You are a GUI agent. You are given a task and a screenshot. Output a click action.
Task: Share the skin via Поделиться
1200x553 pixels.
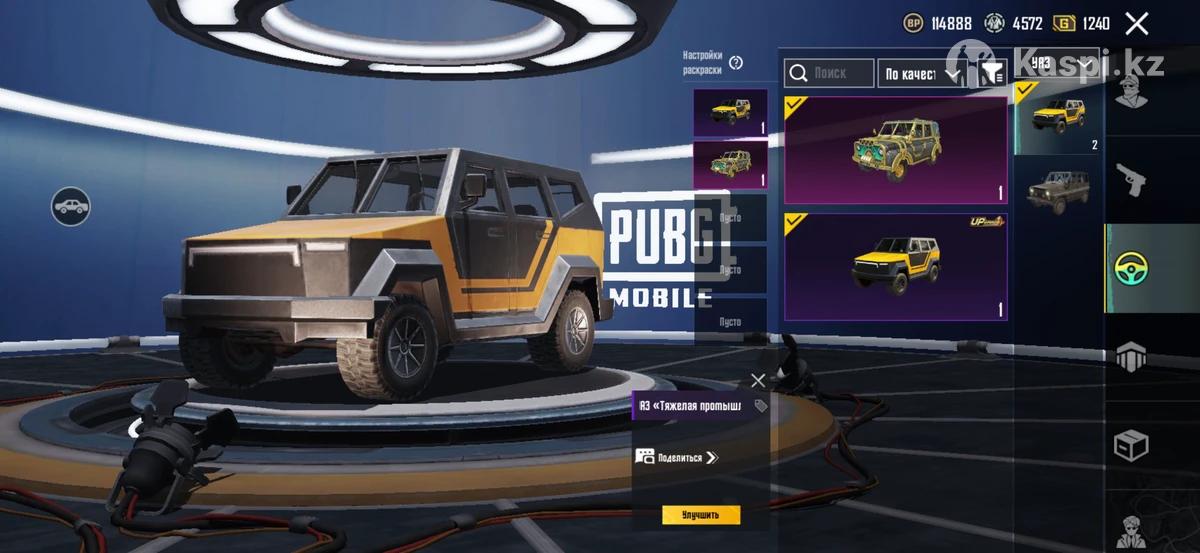point(678,457)
